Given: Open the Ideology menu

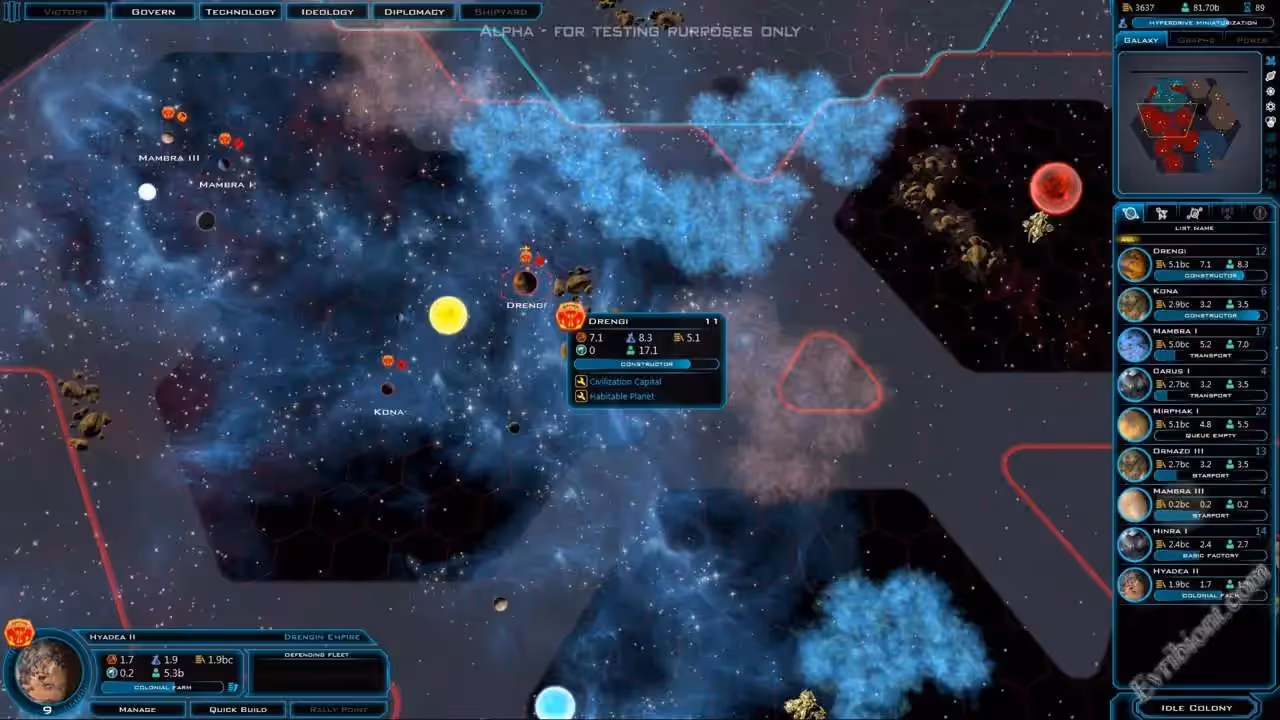Looking at the screenshot, I should (327, 12).
